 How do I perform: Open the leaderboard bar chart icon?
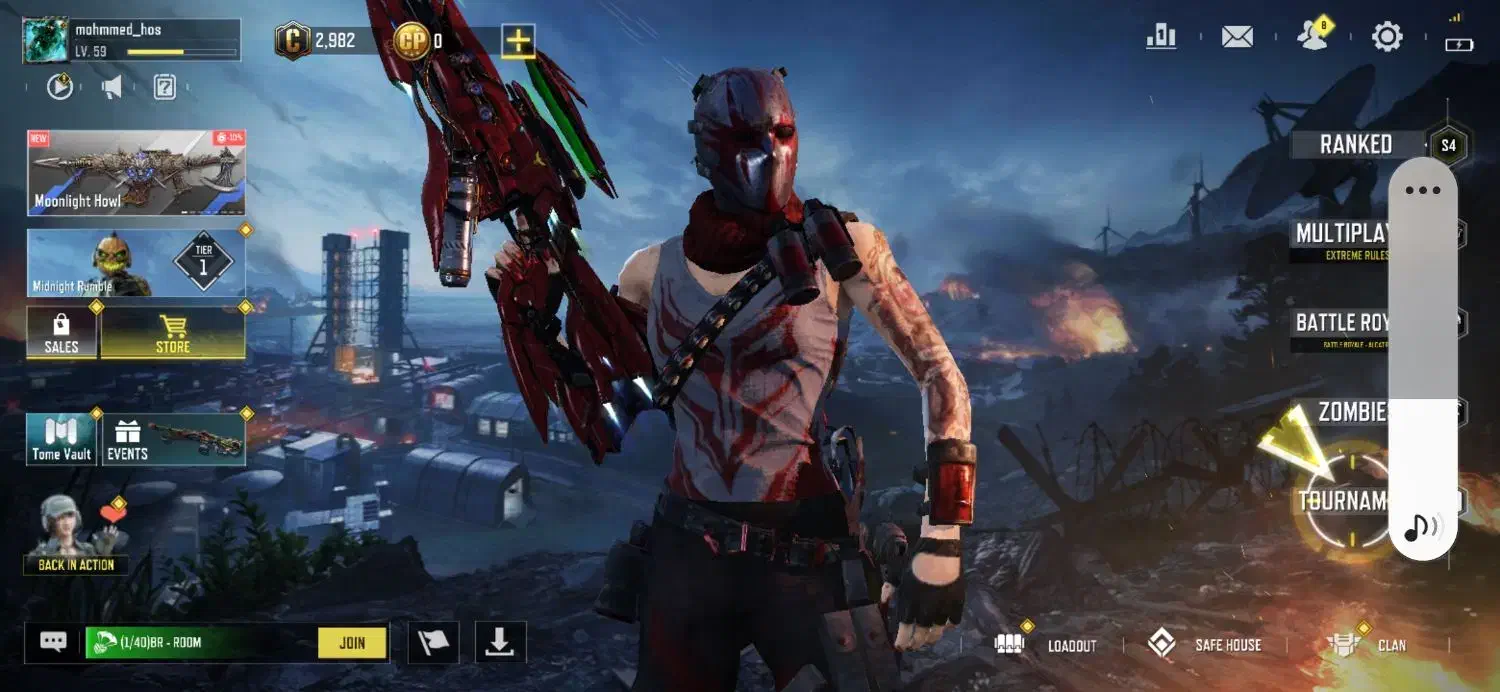point(1161,37)
